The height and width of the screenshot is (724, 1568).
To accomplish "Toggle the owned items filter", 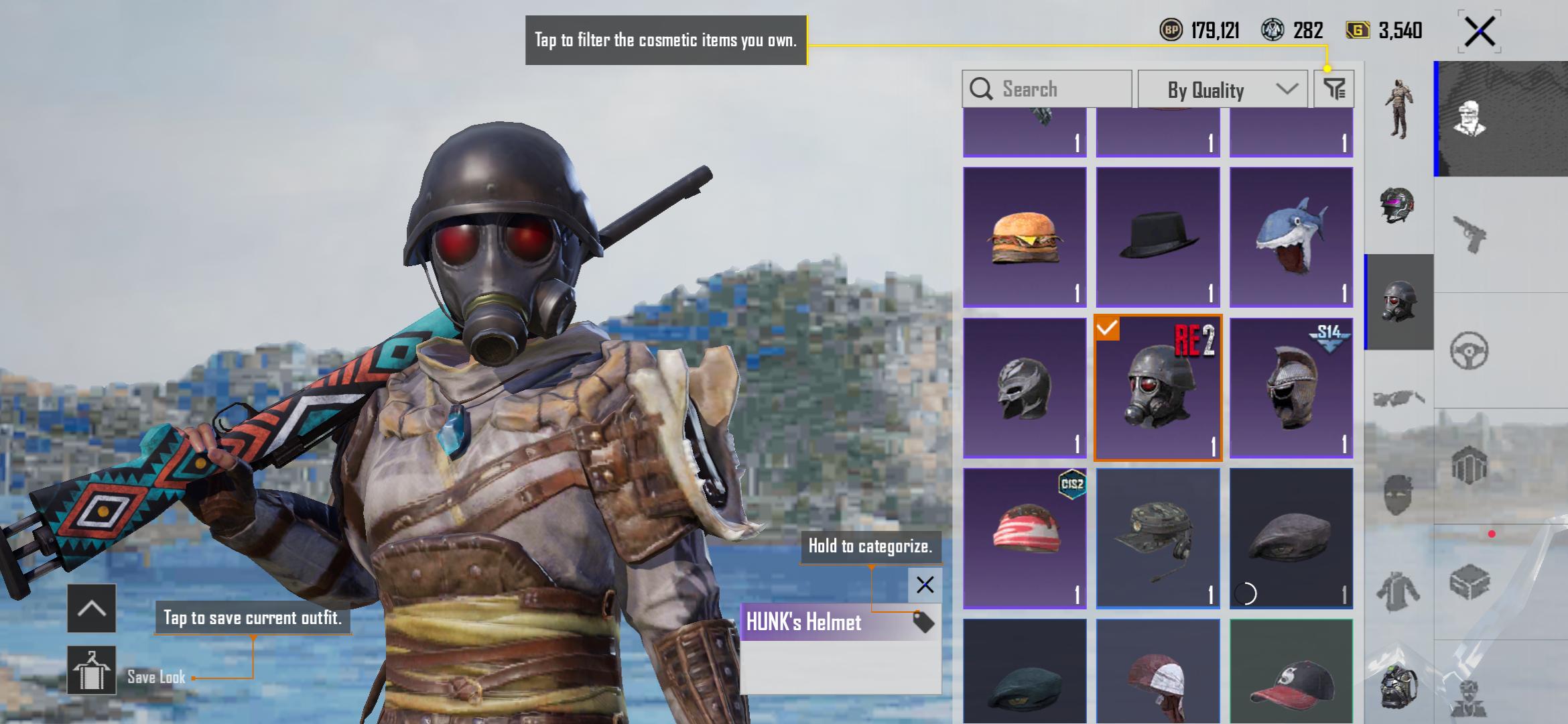I will pos(1334,88).
